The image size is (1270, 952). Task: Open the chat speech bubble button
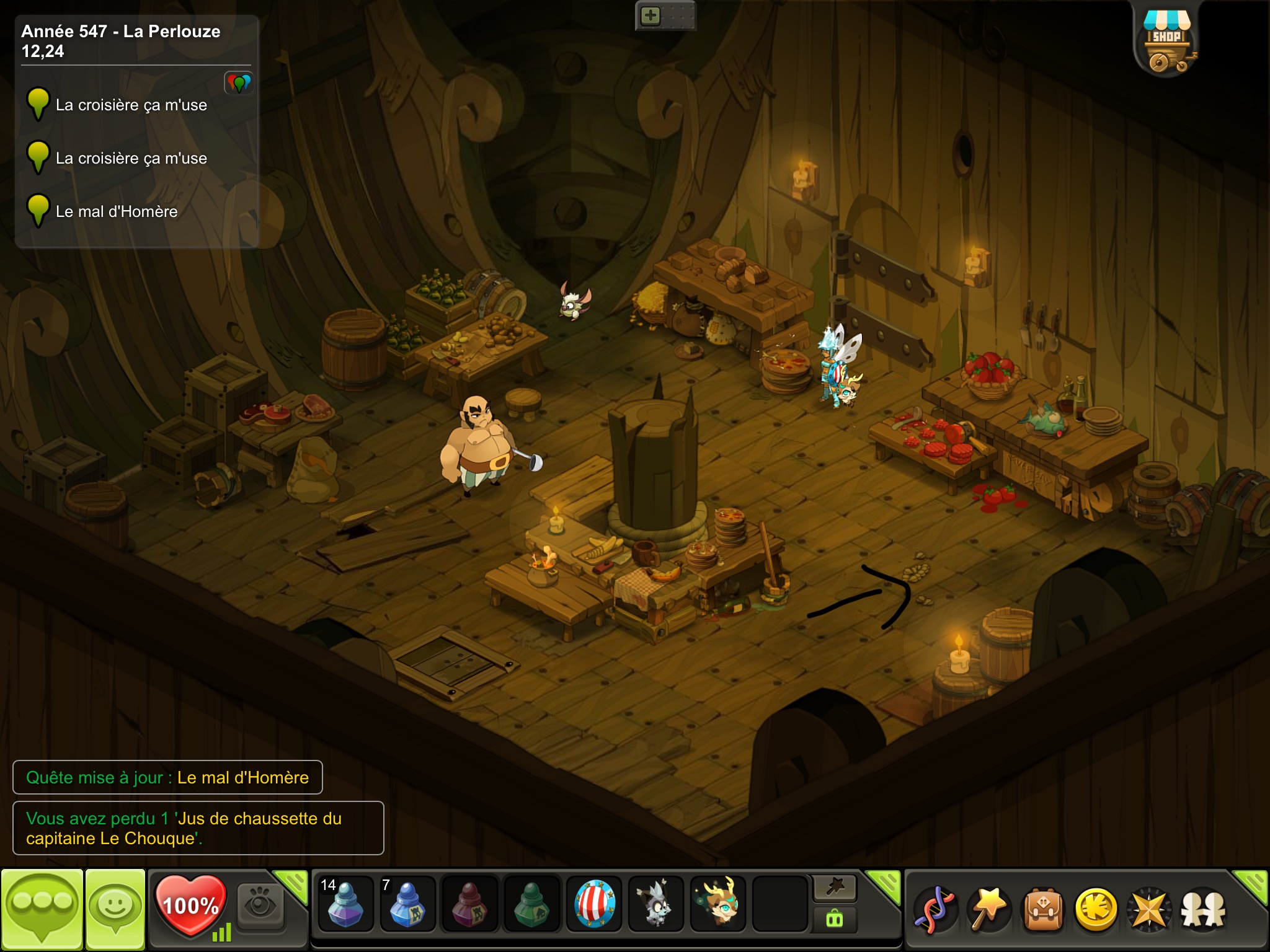[42, 909]
